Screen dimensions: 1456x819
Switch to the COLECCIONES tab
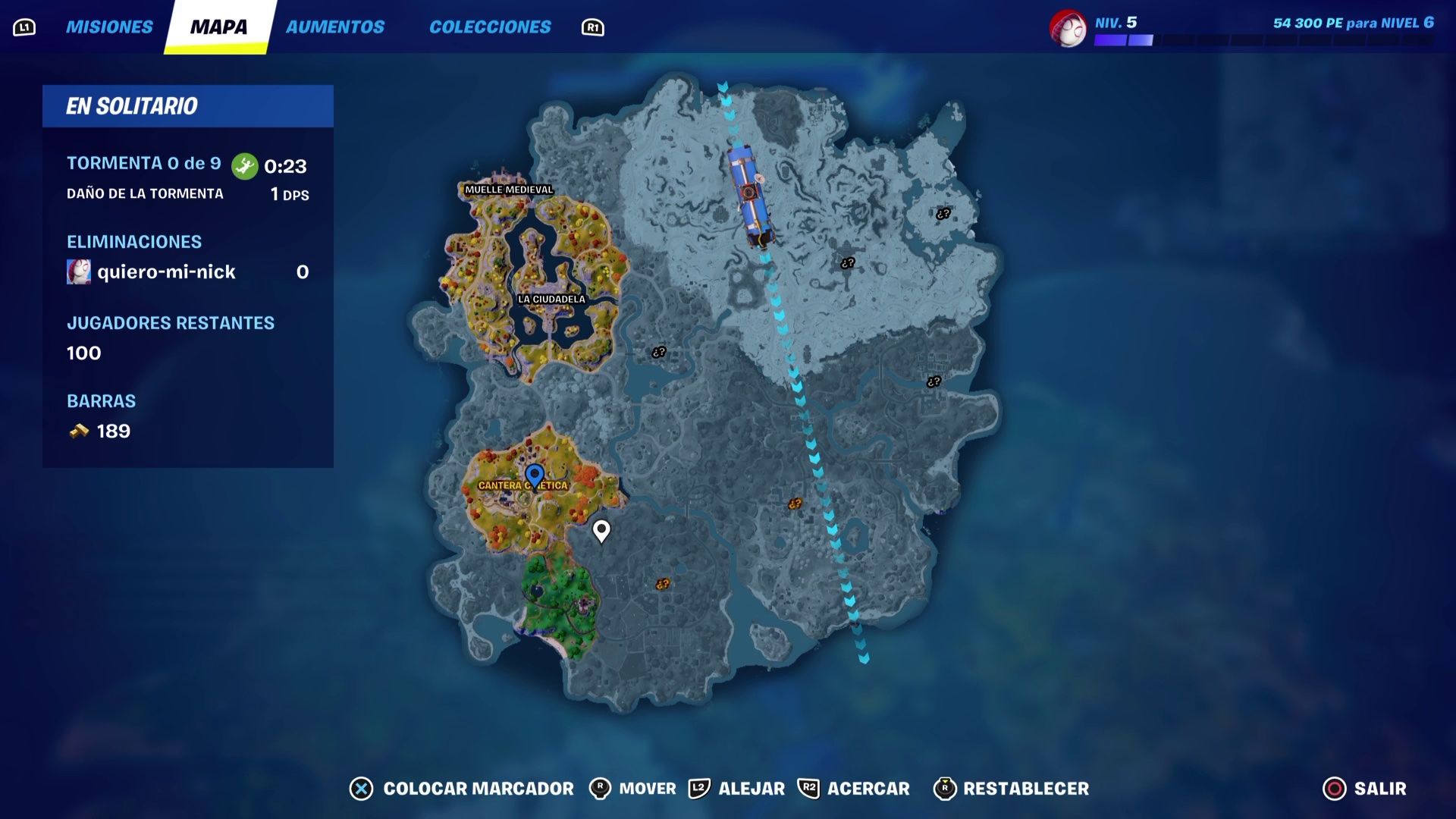pyautogui.click(x=491, y=27)
